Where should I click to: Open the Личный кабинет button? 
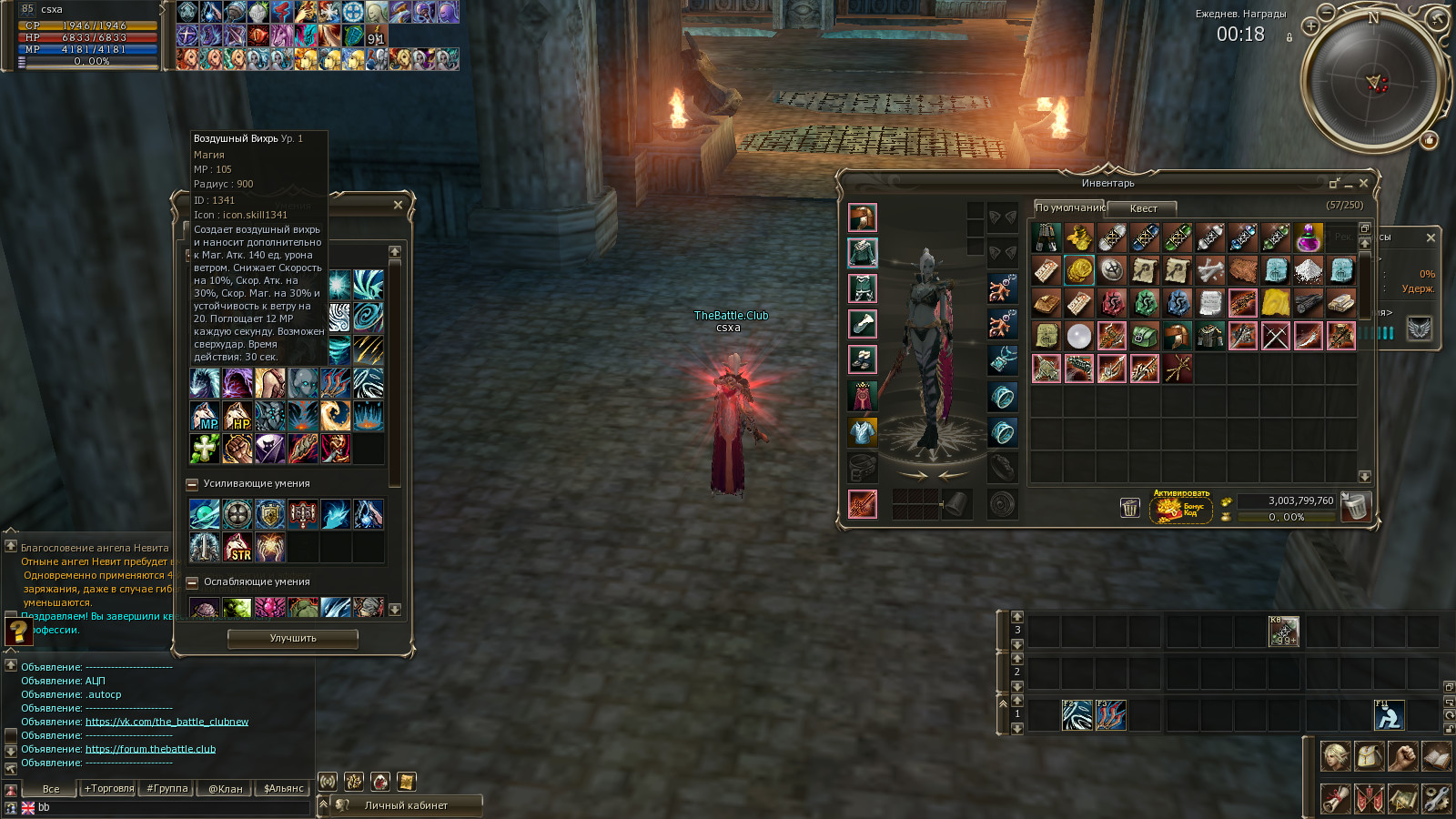click(x=405, y=805)
